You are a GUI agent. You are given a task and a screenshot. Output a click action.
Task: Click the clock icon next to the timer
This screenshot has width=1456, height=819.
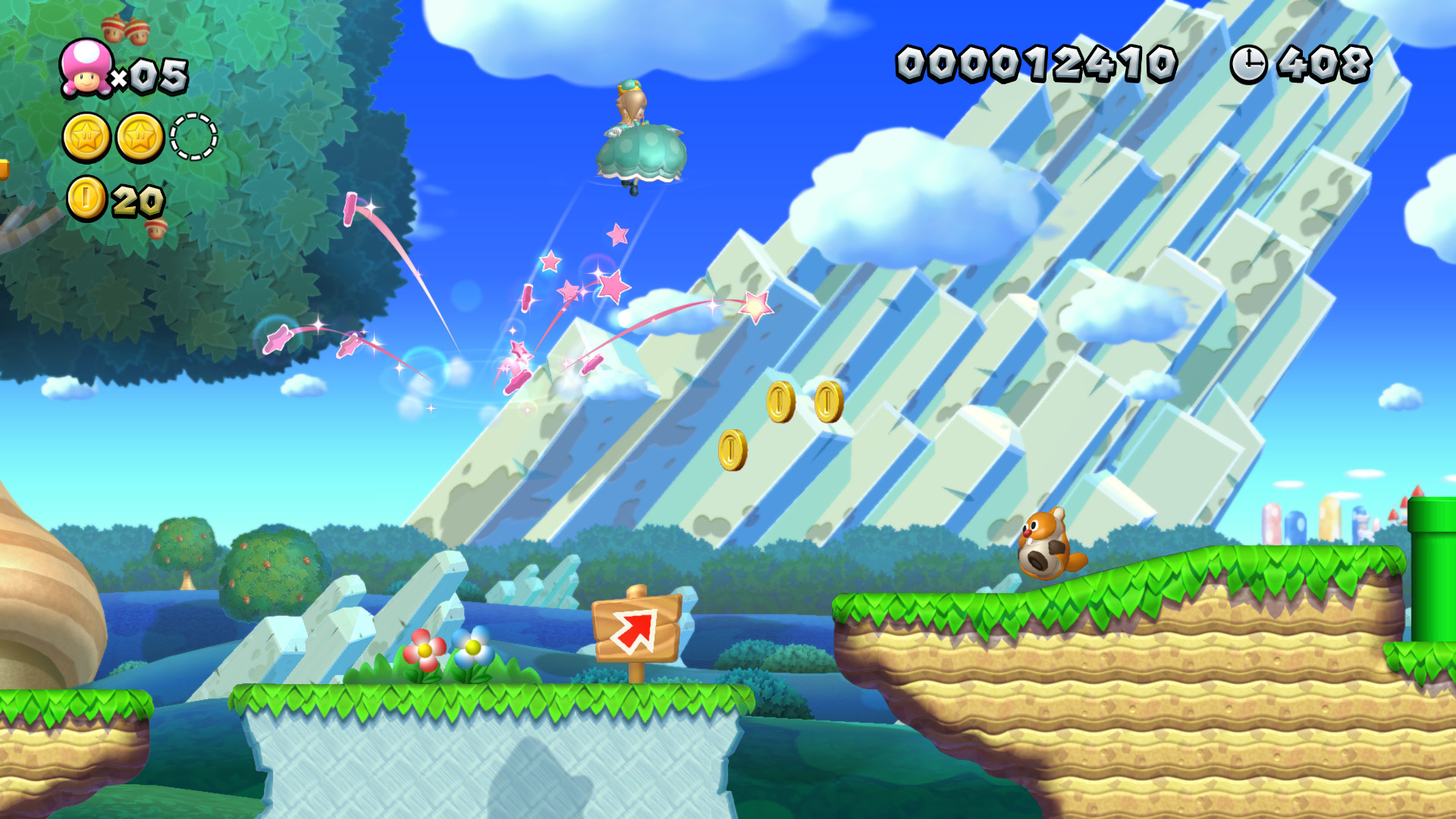pos(1248,64)
